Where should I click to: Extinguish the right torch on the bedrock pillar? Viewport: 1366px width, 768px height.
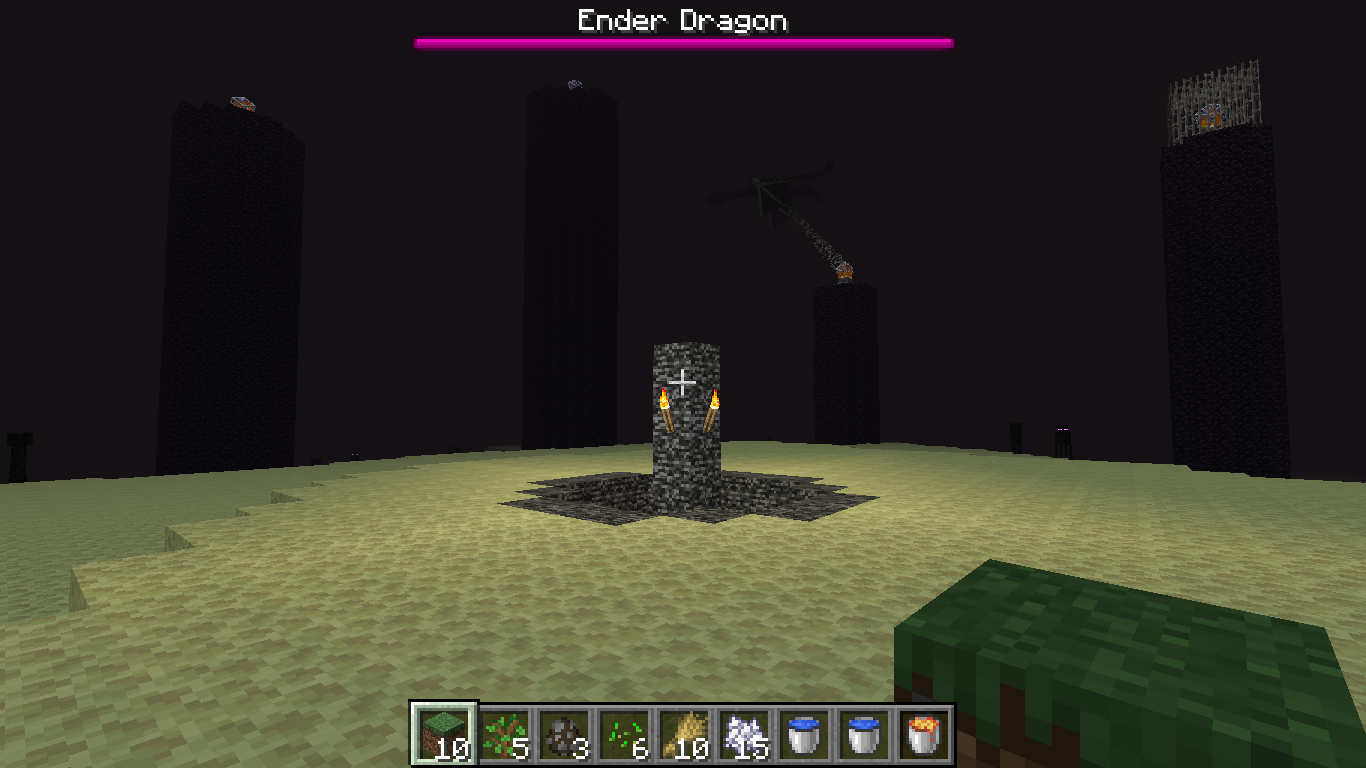click(717, 400)
